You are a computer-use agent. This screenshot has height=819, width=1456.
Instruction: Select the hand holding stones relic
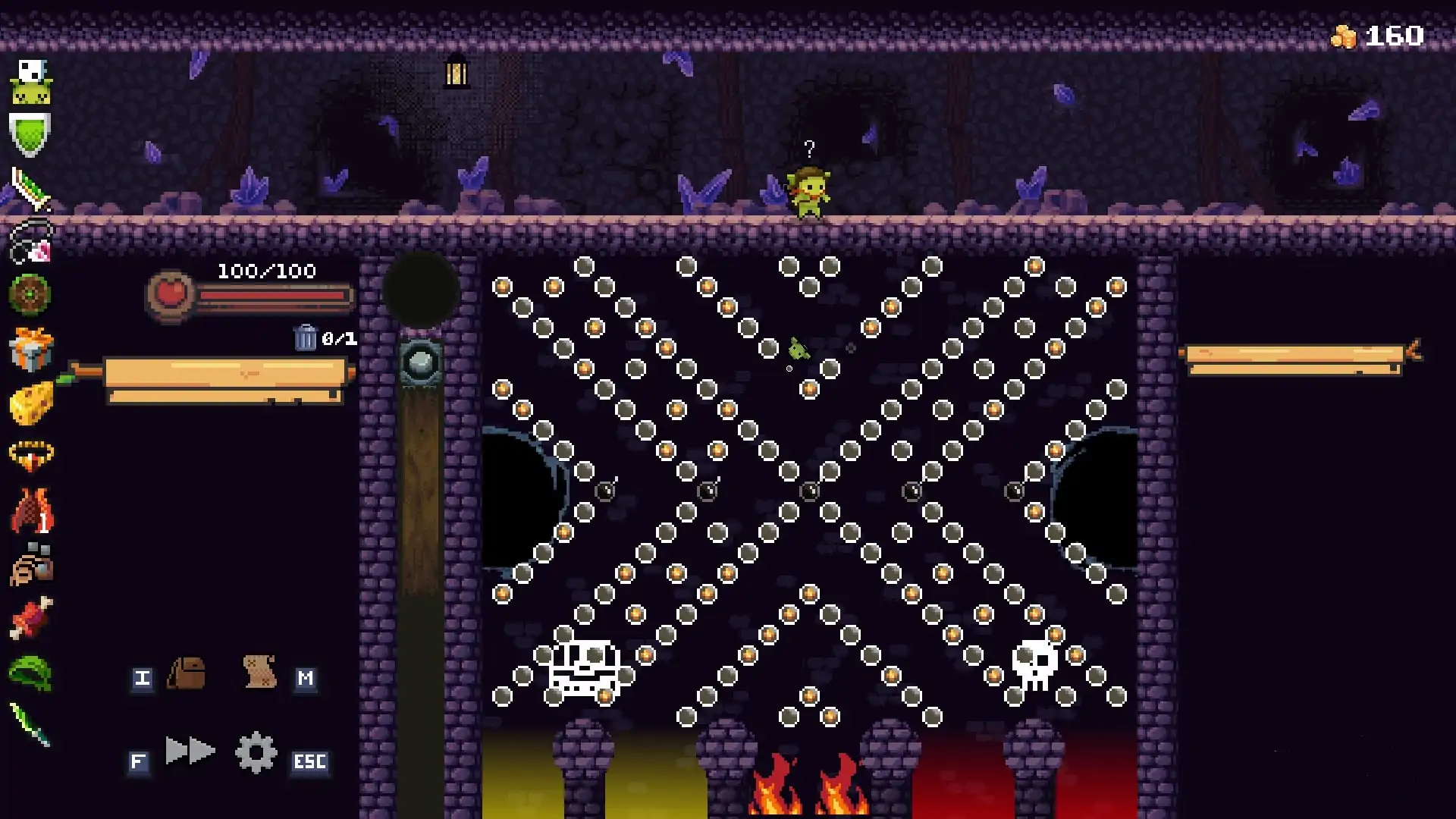point(32,565)
